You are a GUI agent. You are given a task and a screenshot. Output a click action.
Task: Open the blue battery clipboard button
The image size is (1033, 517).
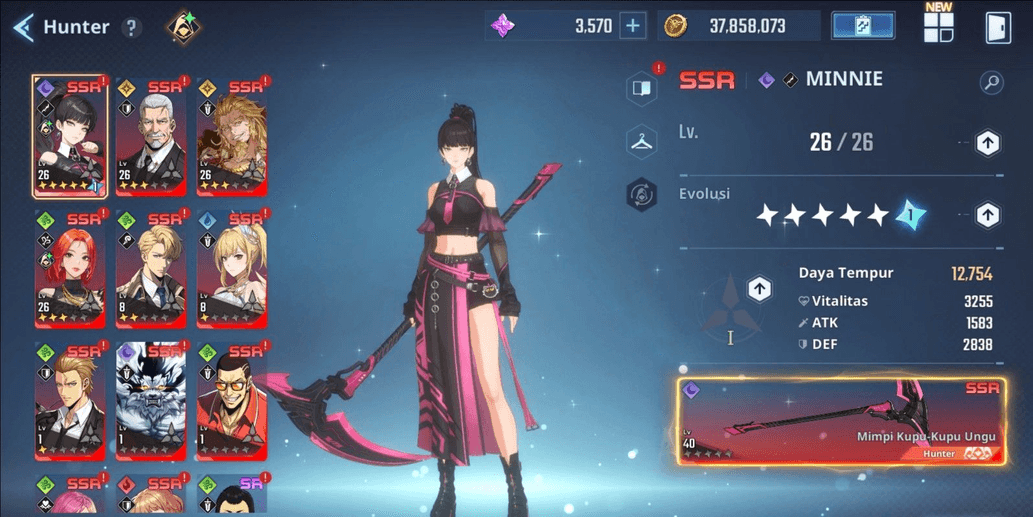tap(862, 26)
